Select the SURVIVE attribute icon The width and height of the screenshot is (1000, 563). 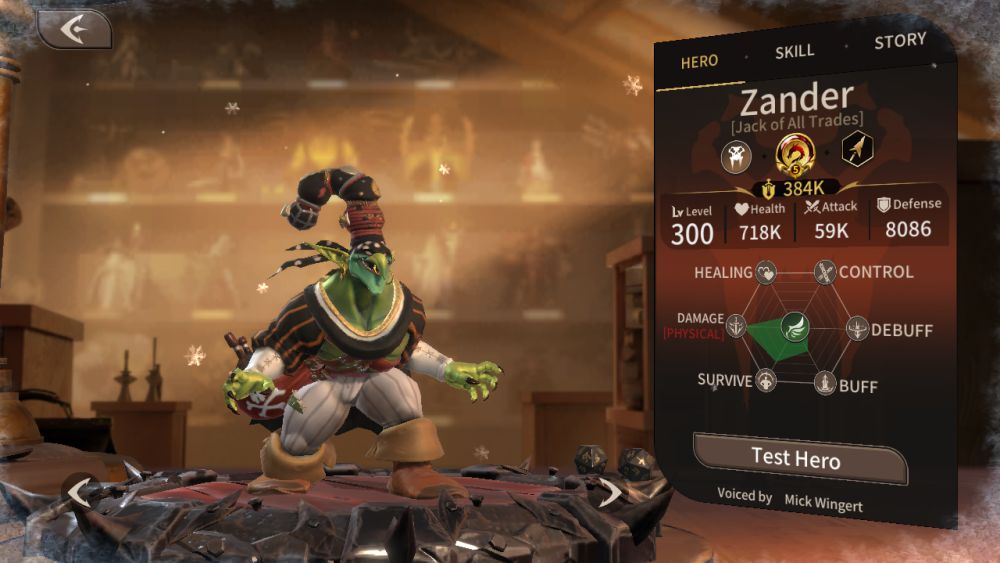point(767,381)
